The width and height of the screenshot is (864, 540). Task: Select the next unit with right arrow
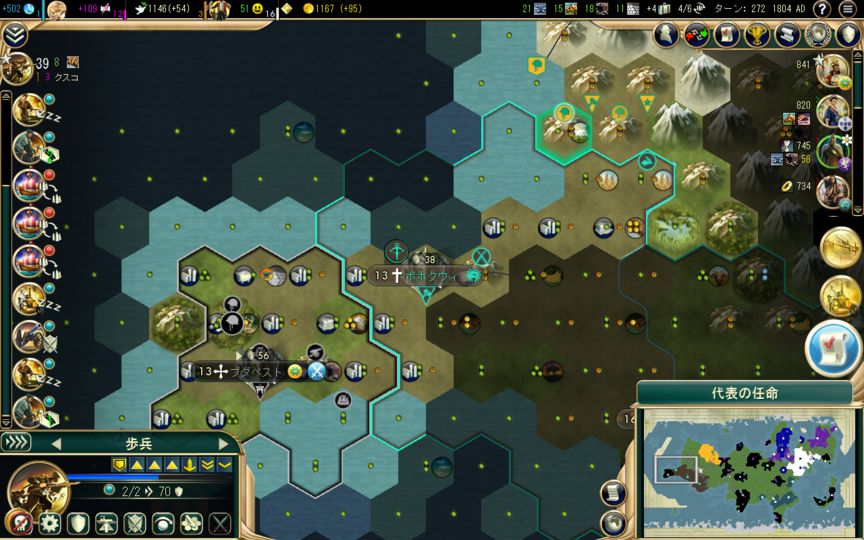222,443
